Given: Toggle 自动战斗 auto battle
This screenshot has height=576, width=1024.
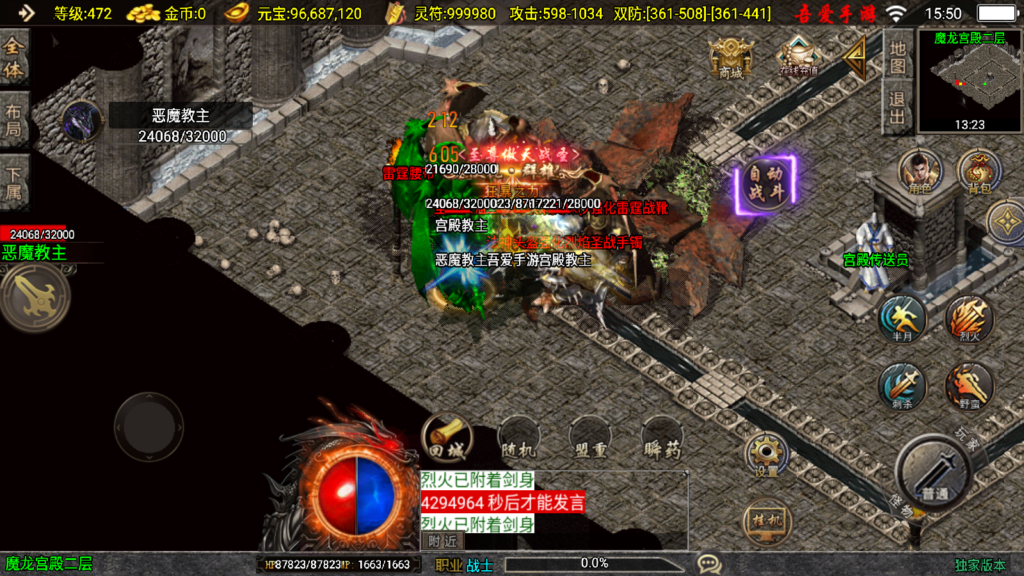Looking at the screenshot, I should (x=766, y=185).
